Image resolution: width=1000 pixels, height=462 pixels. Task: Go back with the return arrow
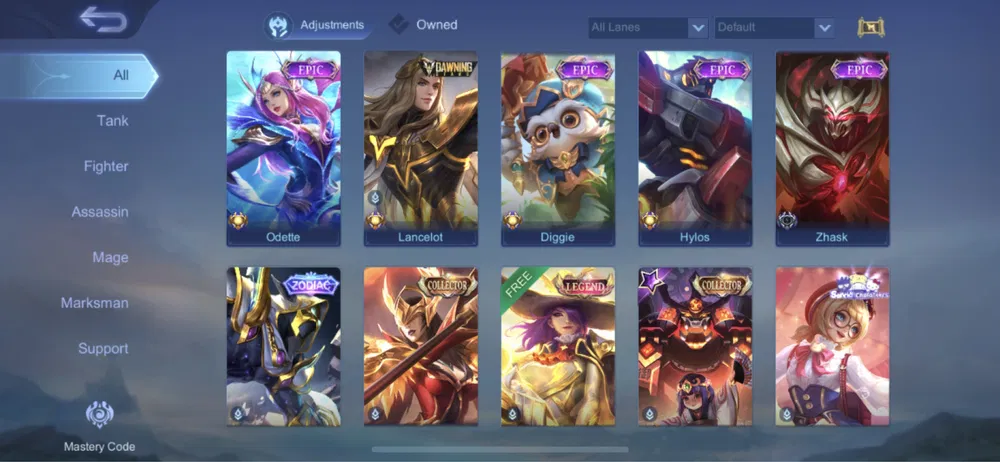[x=101, y=19]
